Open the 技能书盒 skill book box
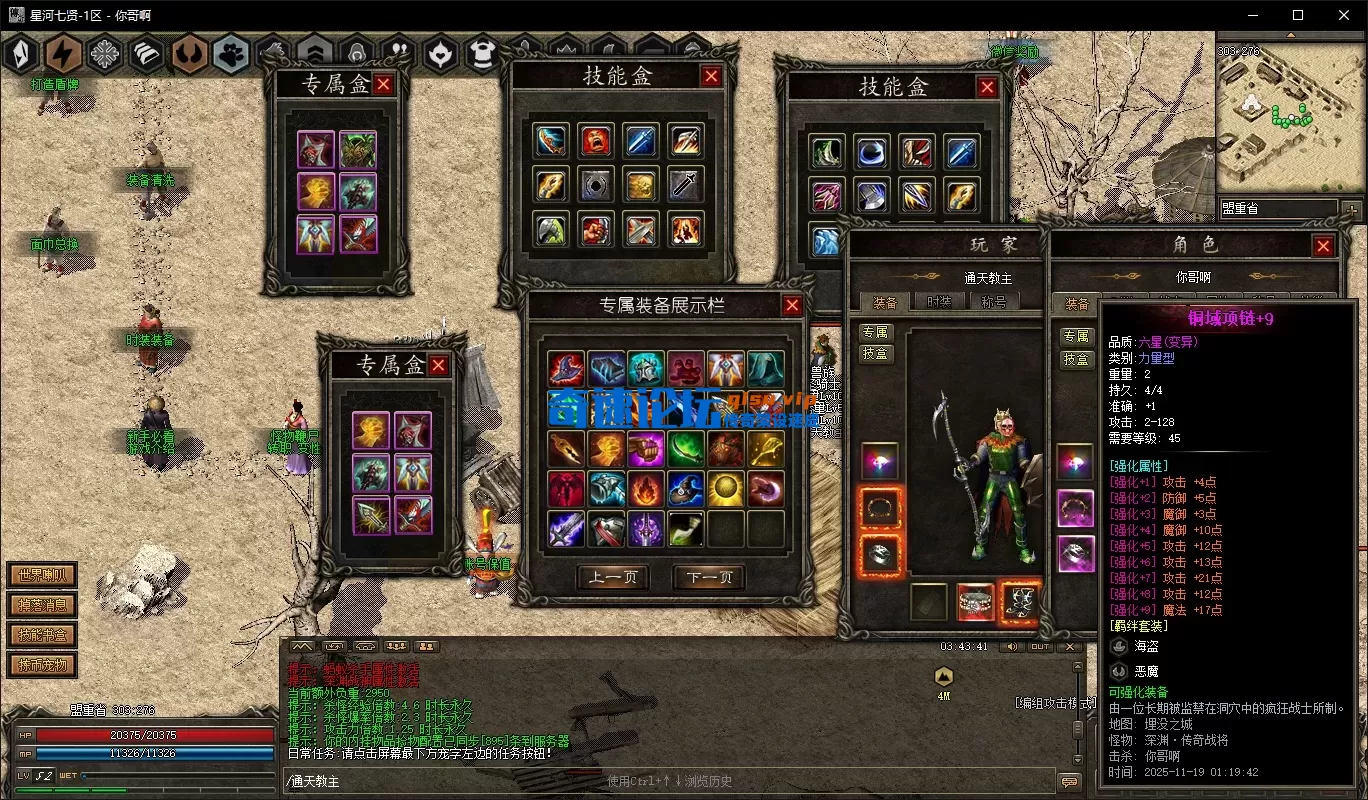 point(41,635)
